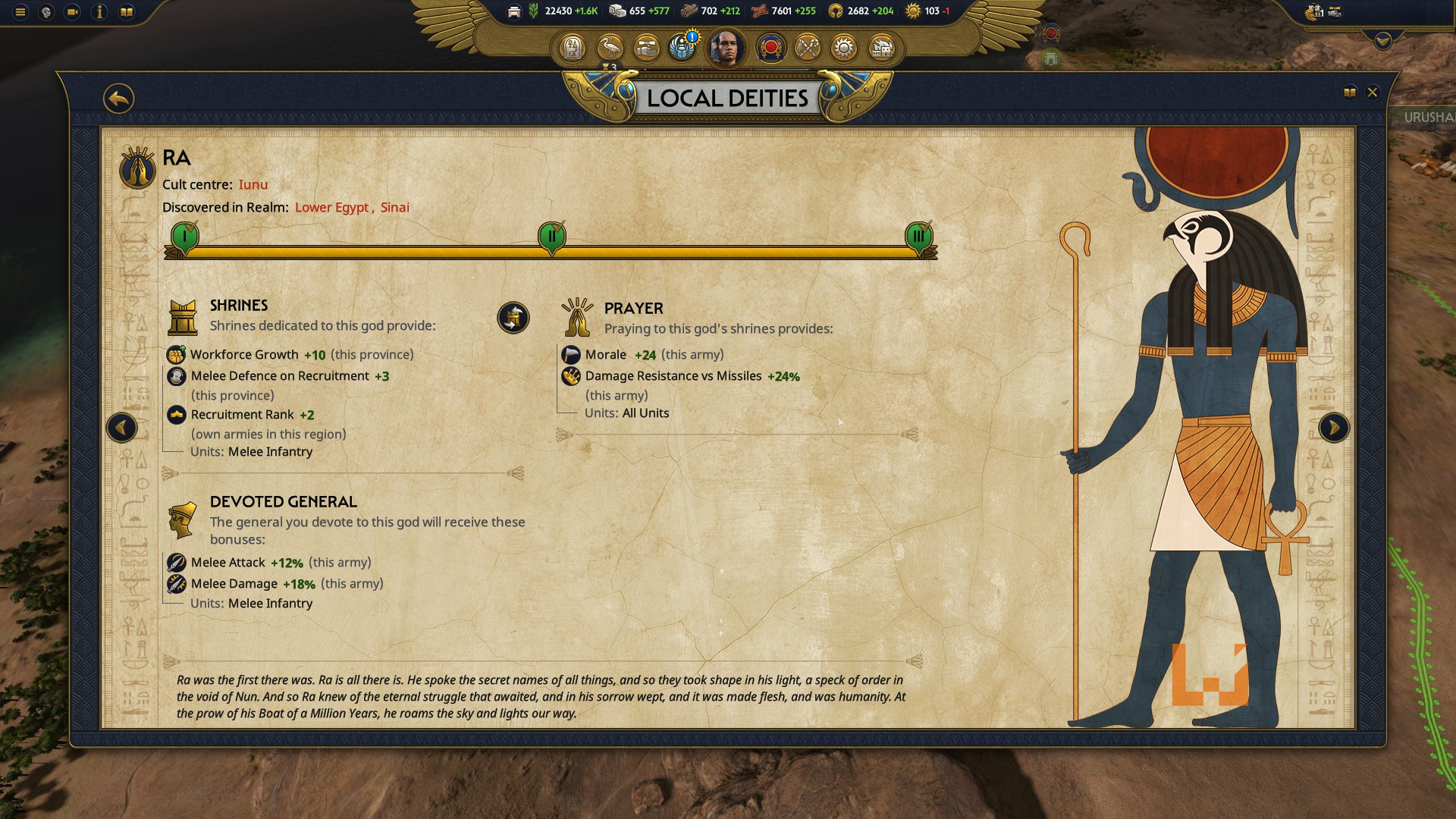Viewport: 1456px width, 819px height.
Task: Open the stone tablet with ankh button
Action: tap(573, 49)
